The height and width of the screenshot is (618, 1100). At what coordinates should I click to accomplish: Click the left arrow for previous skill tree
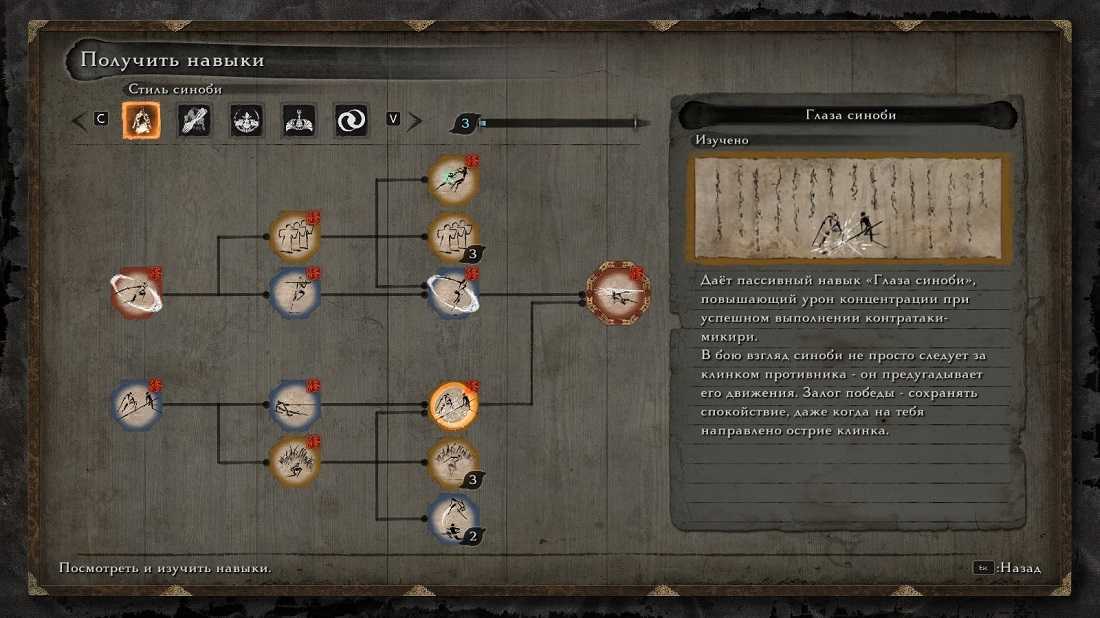[79, 121]
